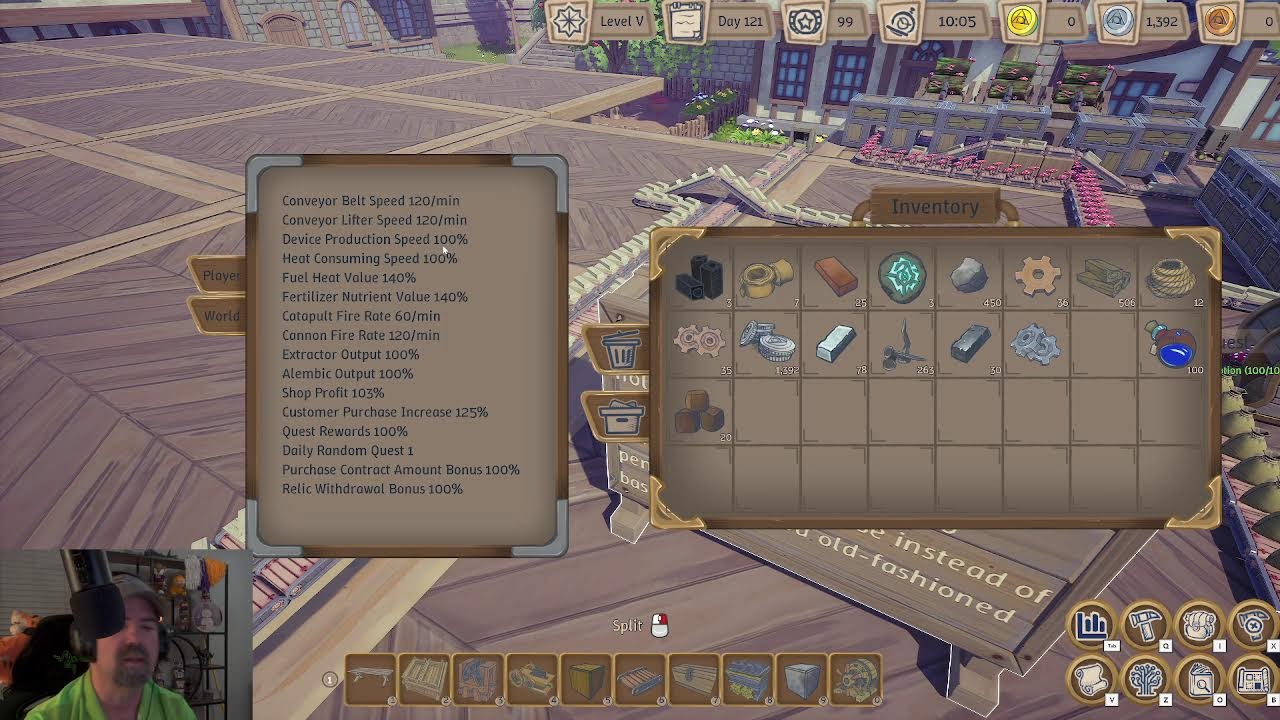This screenshot has width=1280, height=720.
Task: Switch to the Player tab
Action: [221, 275]
